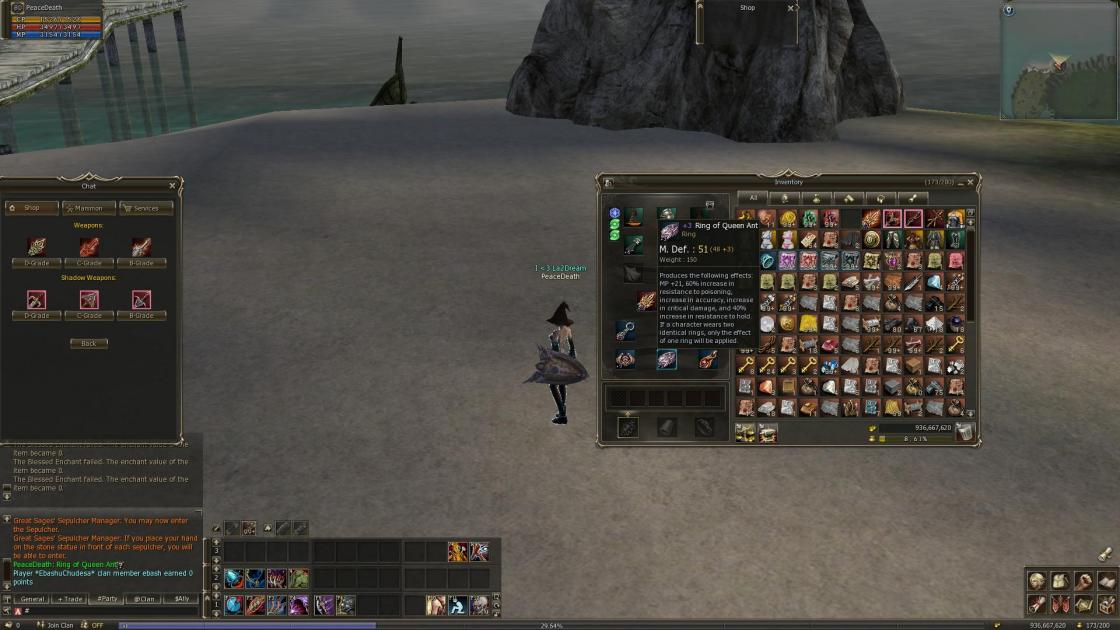
Task: Switch chat to the @Clan tab
Action: click(145, 599)
